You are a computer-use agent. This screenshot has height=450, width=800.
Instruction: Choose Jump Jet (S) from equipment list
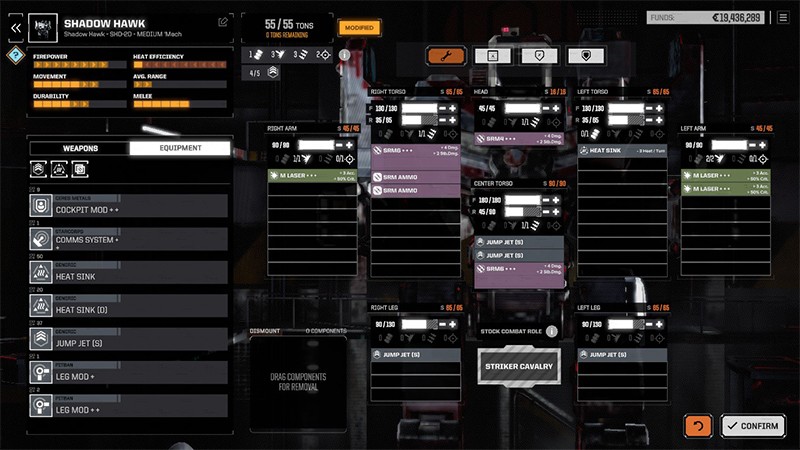[x=127, y=341]
